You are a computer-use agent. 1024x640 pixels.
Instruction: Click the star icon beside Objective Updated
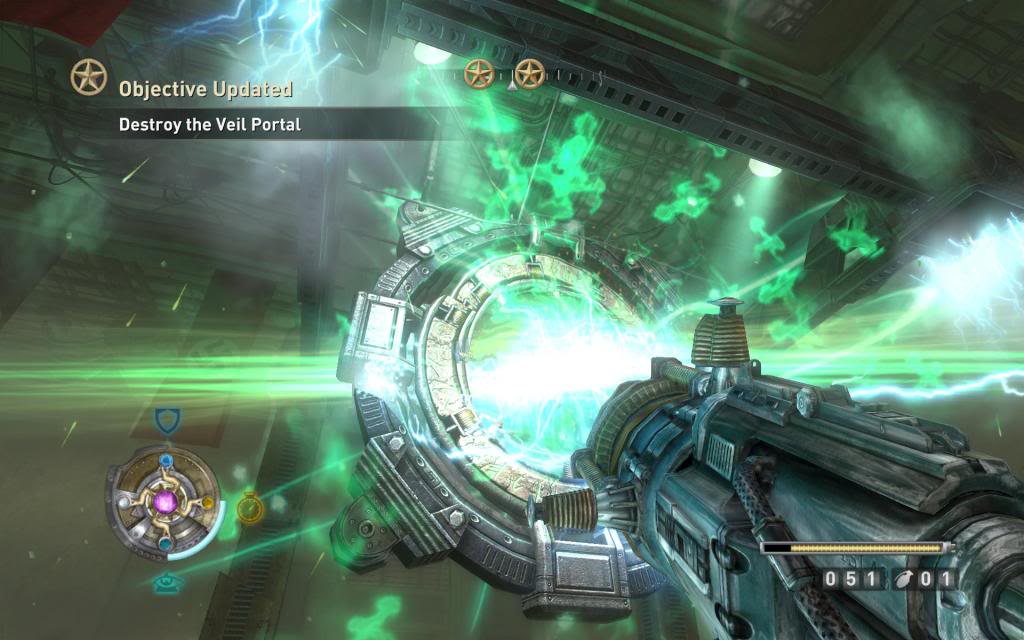point(87,76)
